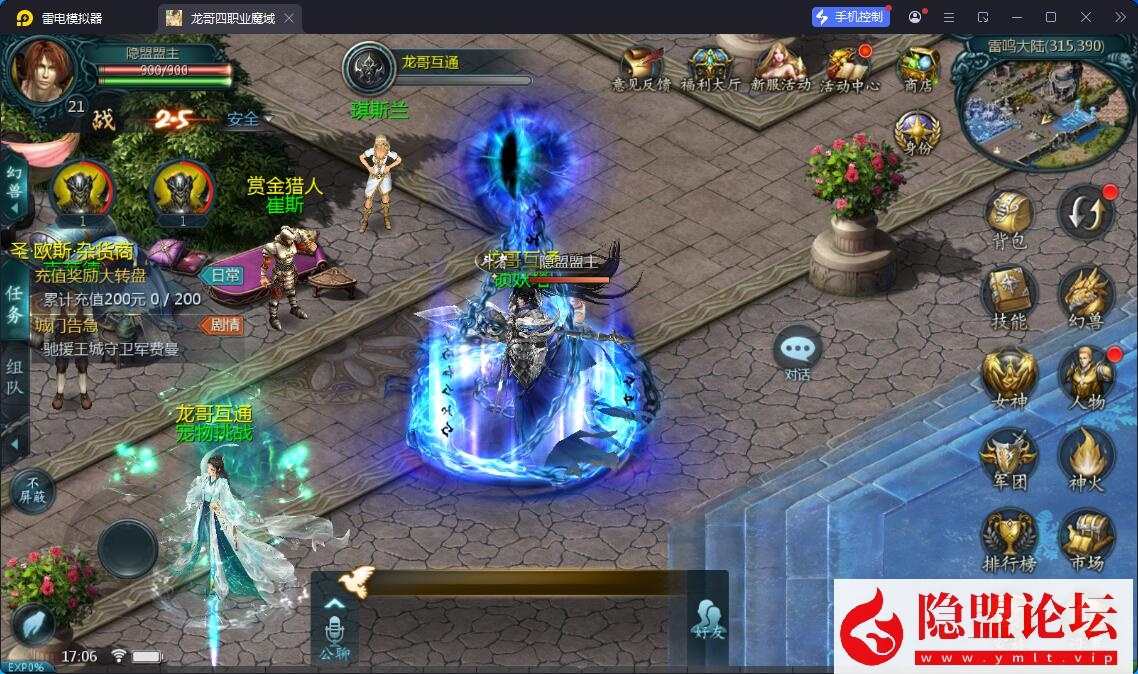Open the 市场 market
Image resolution: width=1138 pixels, height=674 pixels.
coord(1086,539)
